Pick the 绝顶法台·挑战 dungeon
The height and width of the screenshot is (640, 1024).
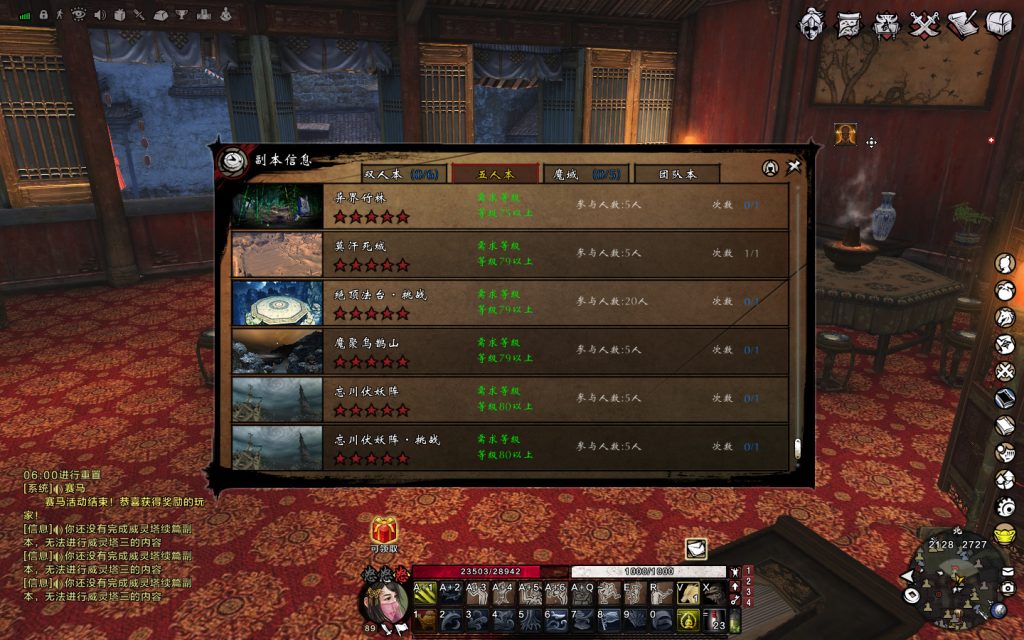510,302
